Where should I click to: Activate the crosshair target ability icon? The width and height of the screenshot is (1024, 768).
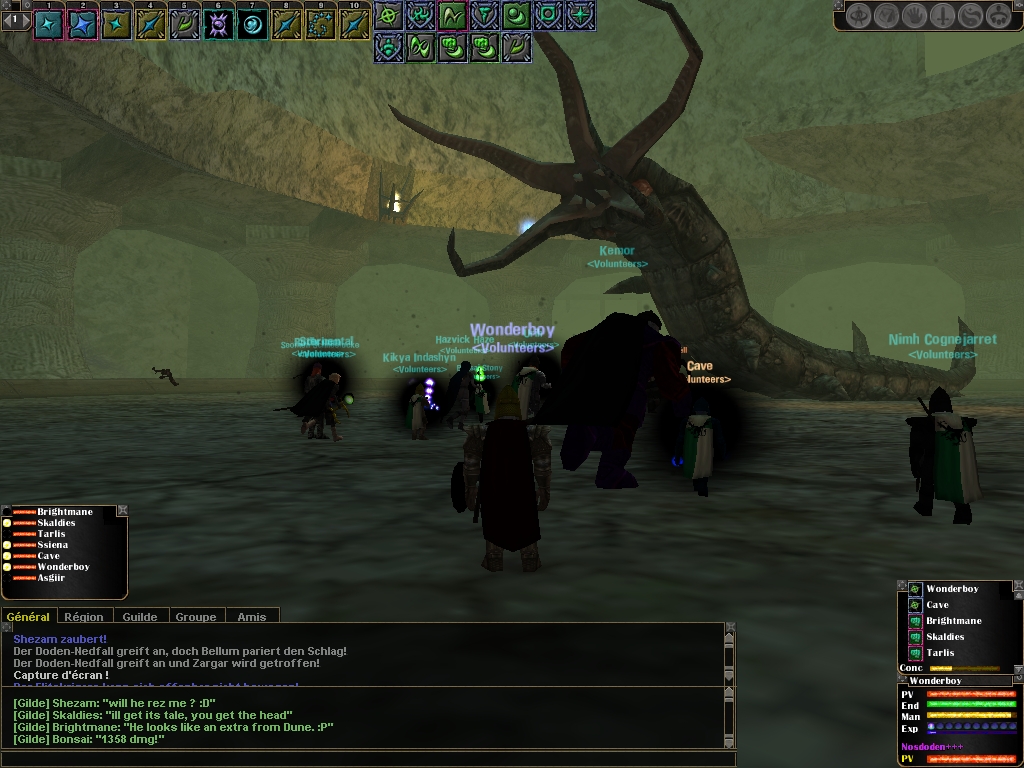[x=389, y=15]
